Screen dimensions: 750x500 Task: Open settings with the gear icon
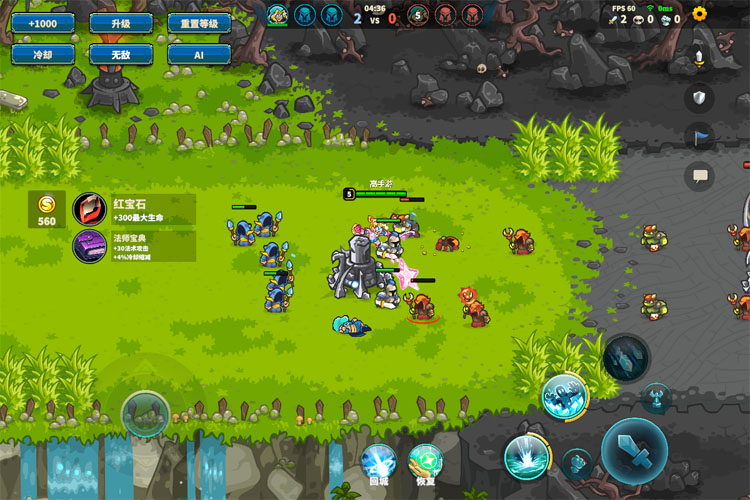pyautogui.click(x=699, y=14)
